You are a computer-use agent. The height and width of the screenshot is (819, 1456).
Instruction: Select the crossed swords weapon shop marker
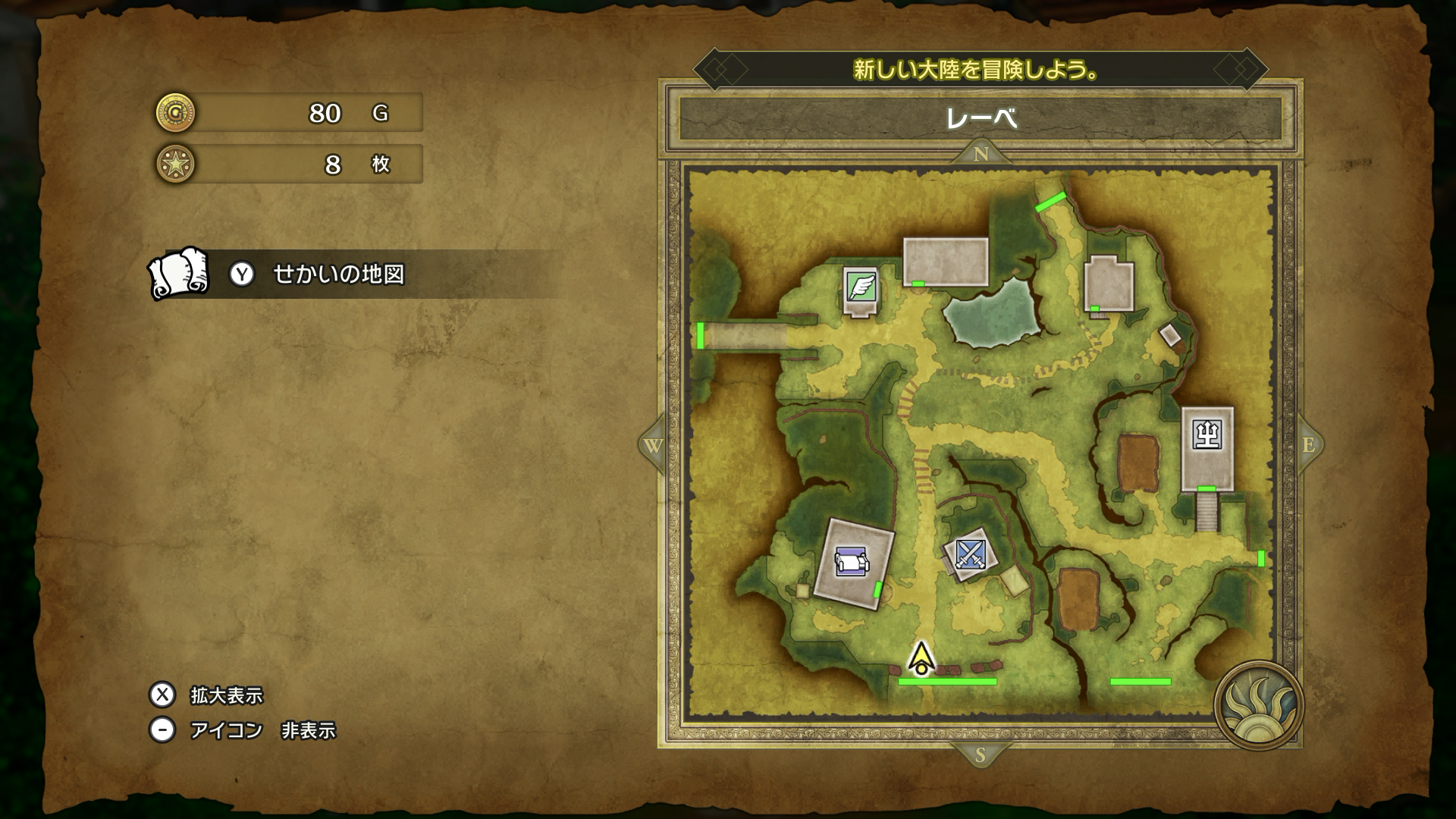tap(969, 554)
